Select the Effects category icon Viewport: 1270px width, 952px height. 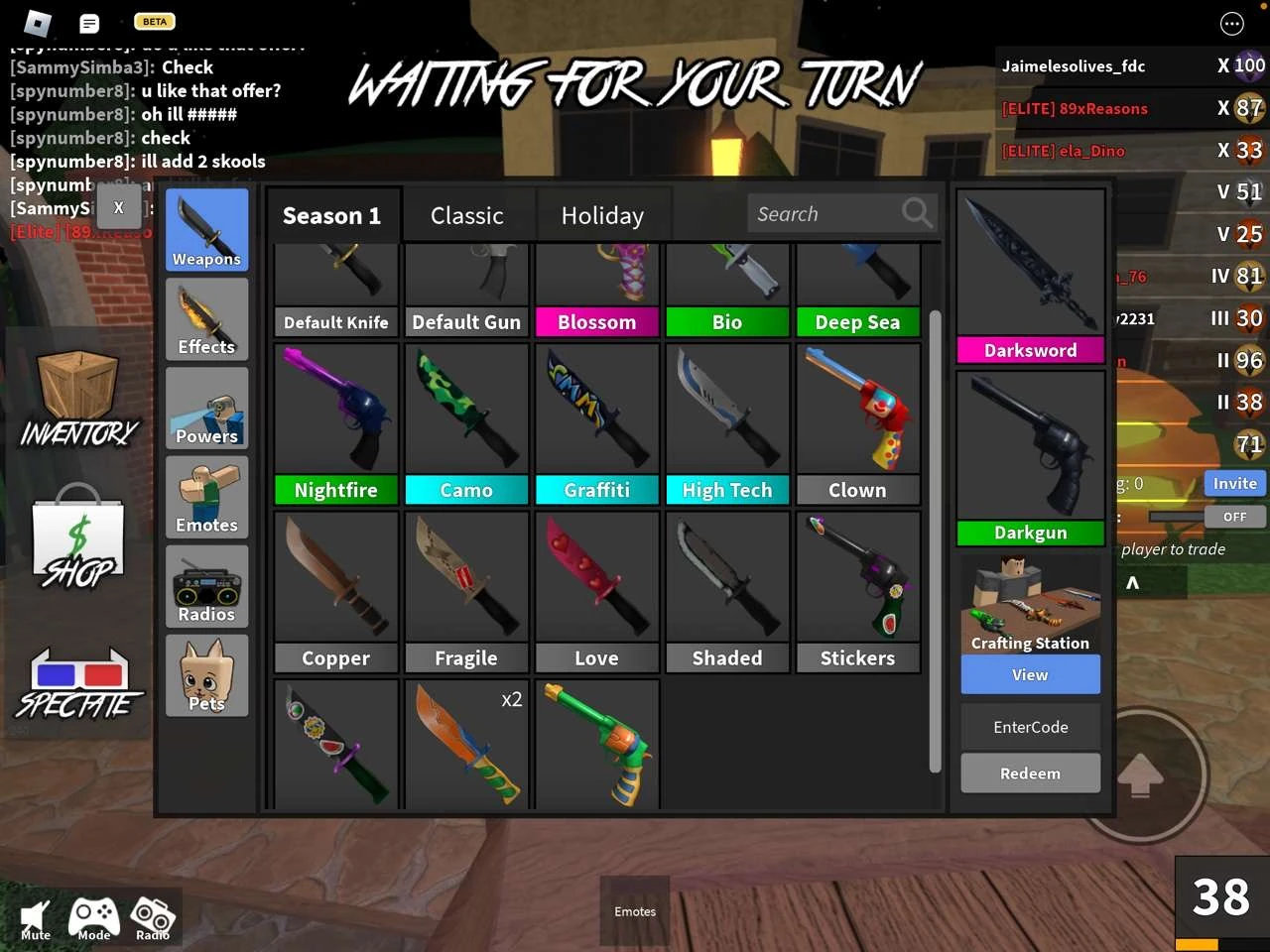click(205, 318)
